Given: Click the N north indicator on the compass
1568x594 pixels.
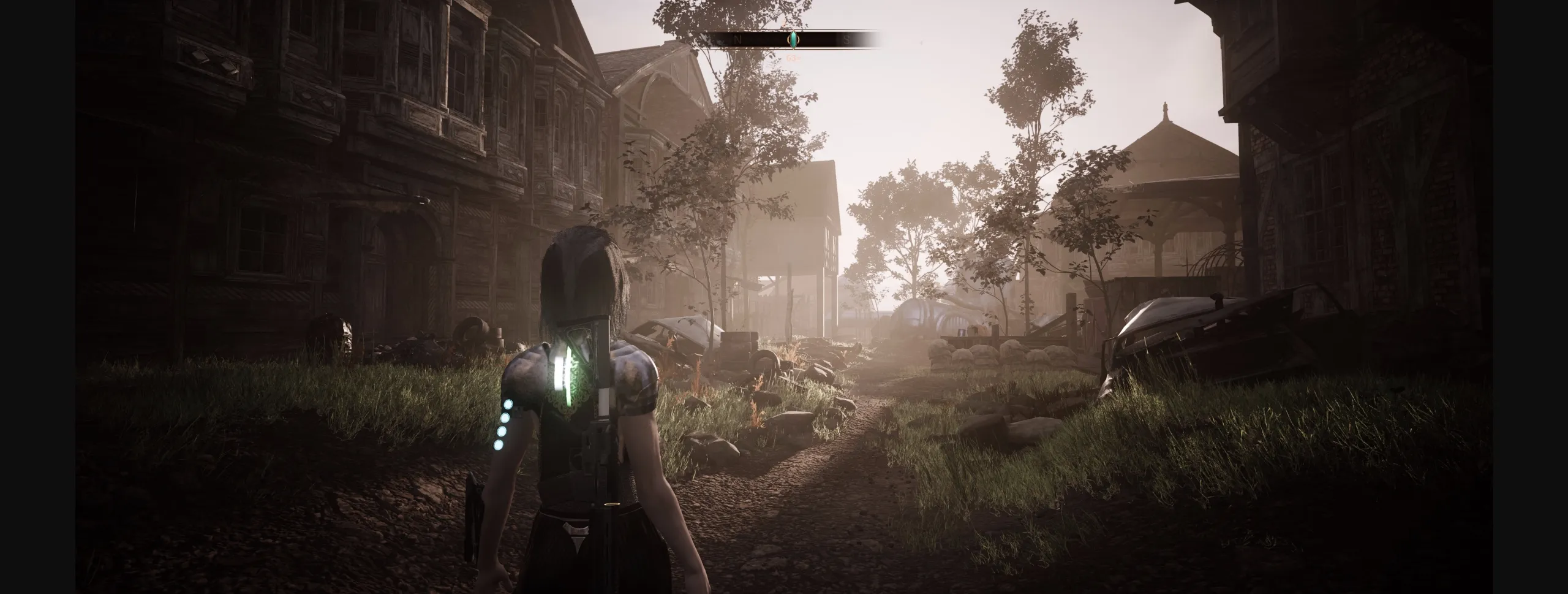Looking at the screenshot, I should pos(737,39).
